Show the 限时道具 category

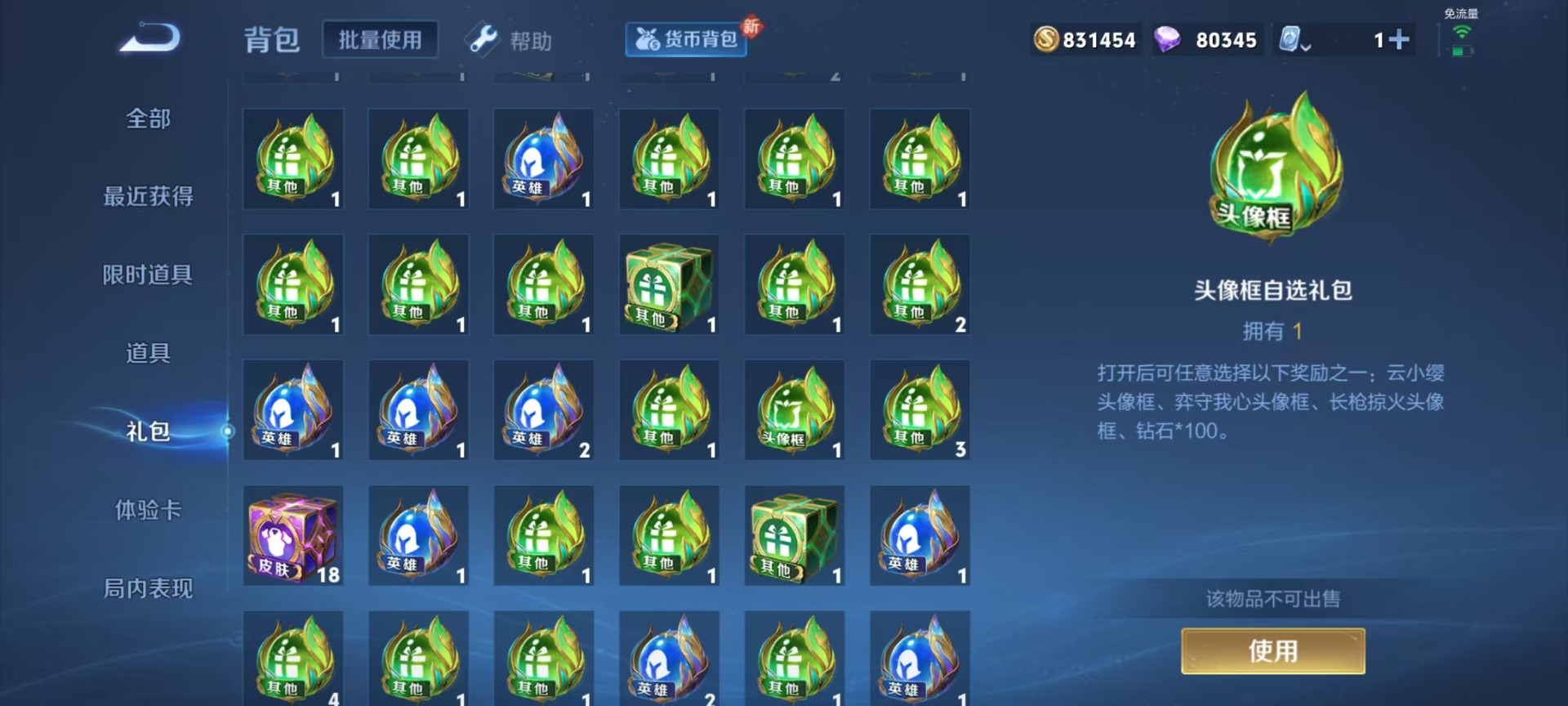click(x=148, y=275)
